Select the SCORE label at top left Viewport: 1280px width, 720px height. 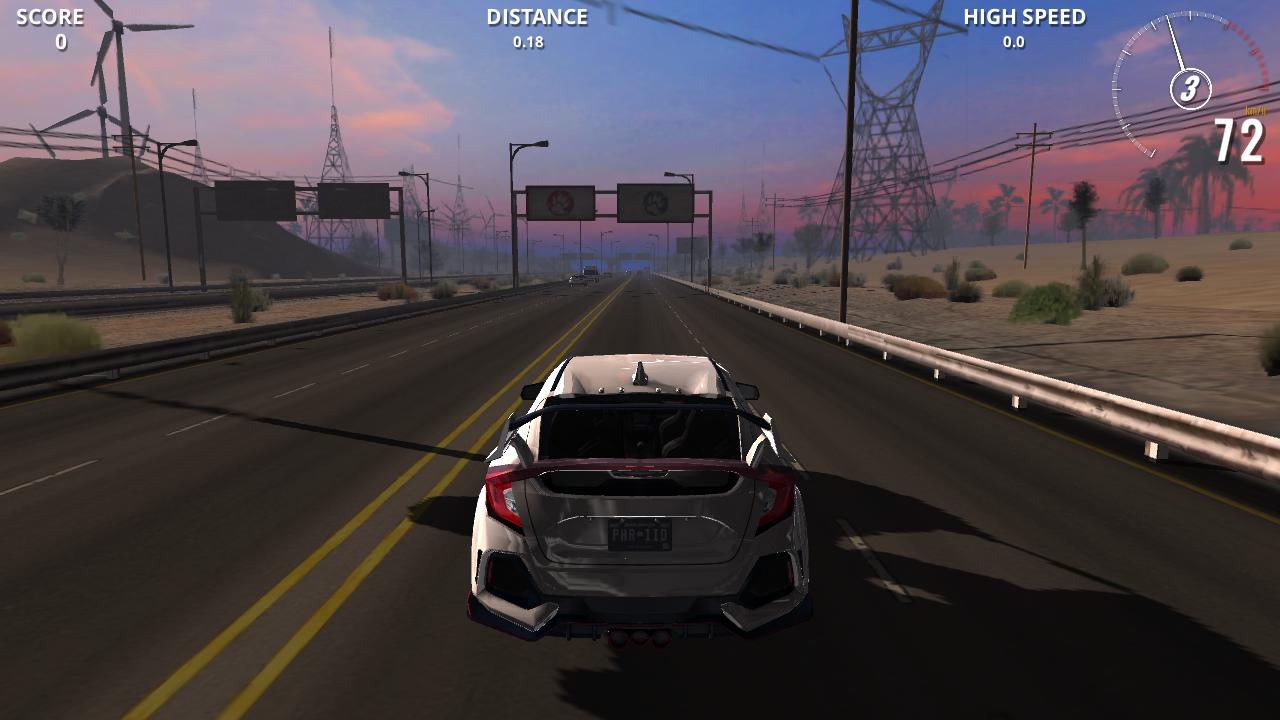[x=50, y=15]
